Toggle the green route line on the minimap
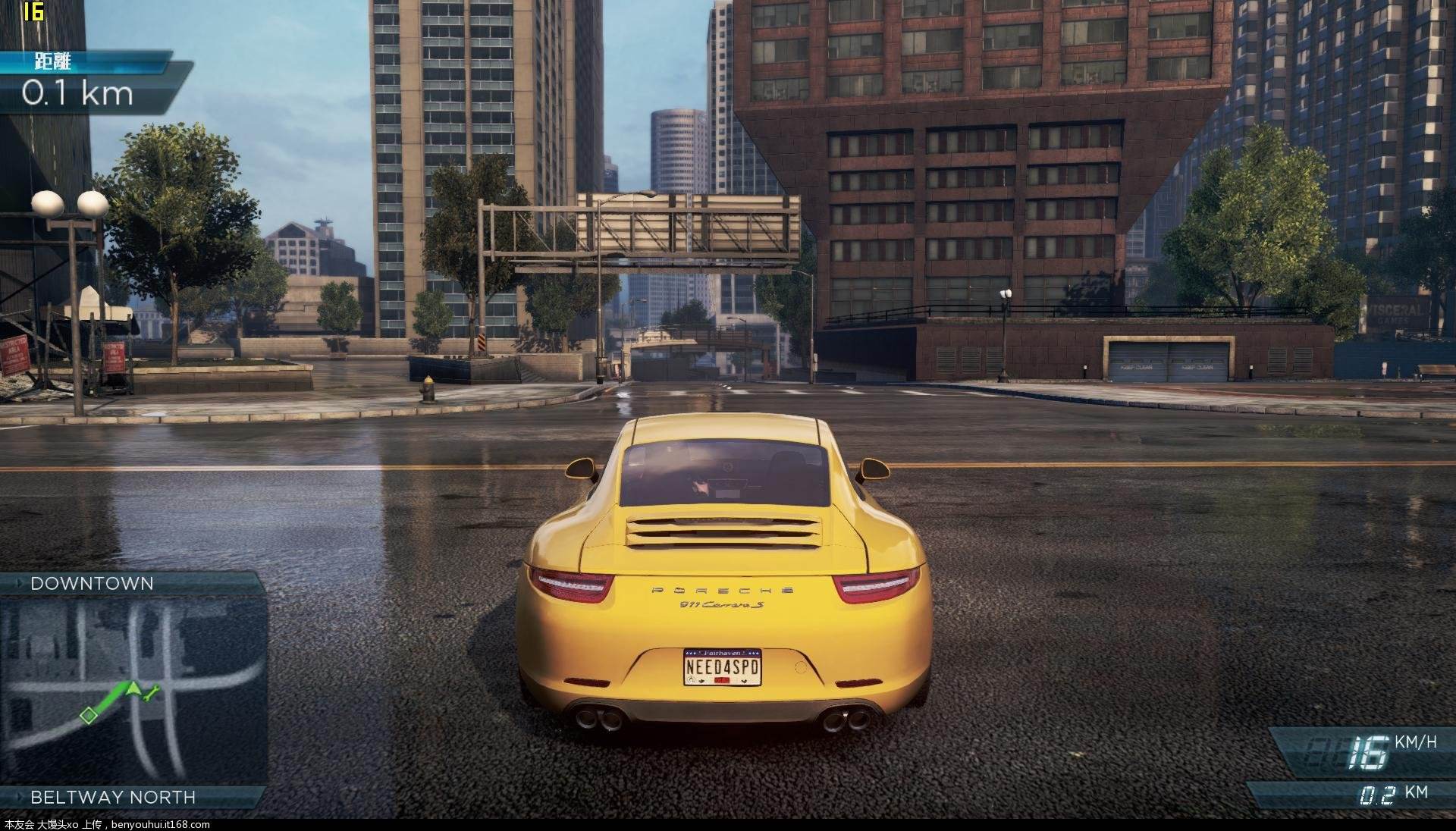 (111, 699)
